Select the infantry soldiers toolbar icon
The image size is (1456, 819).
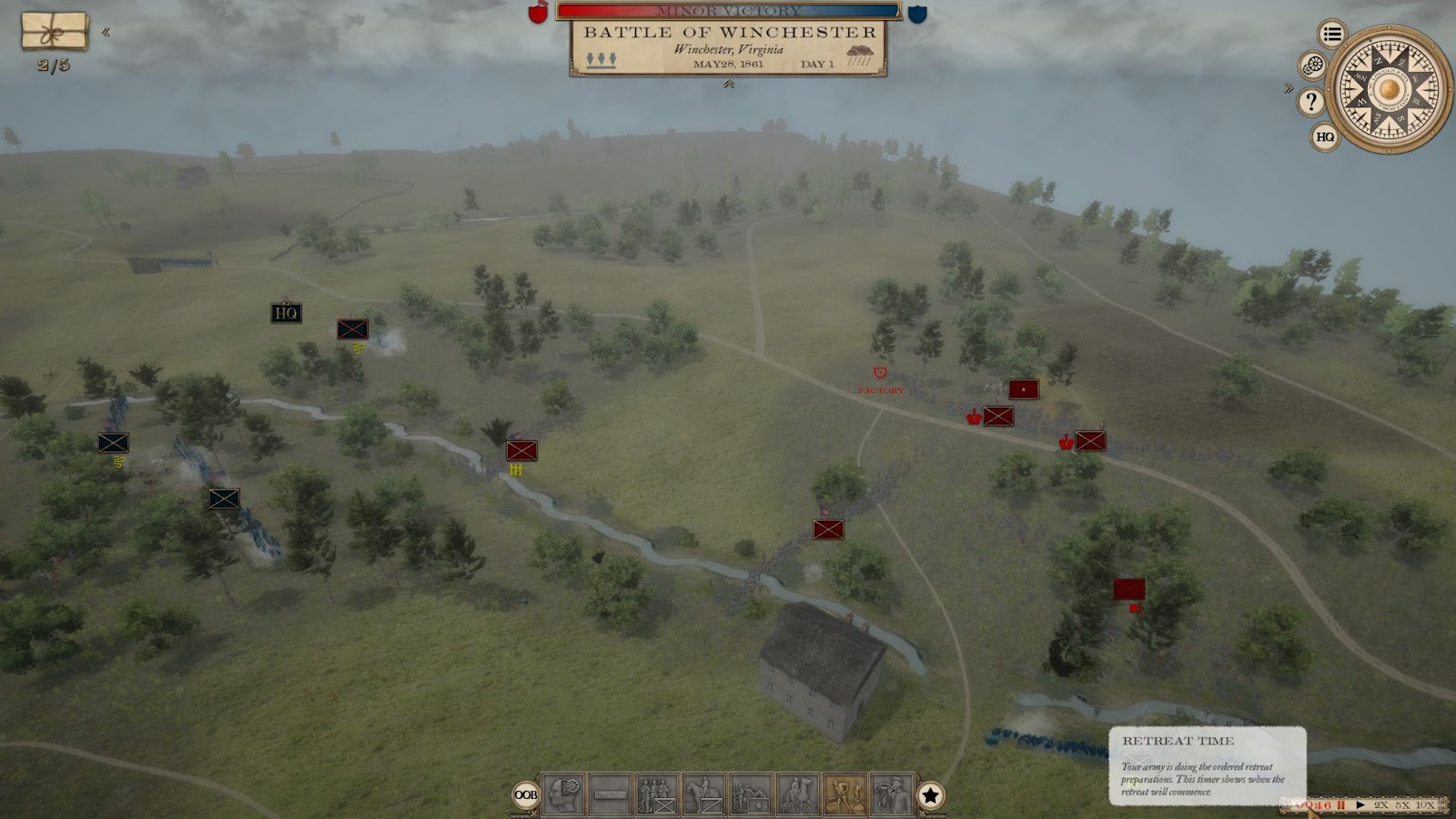click(x=657, y=795)
